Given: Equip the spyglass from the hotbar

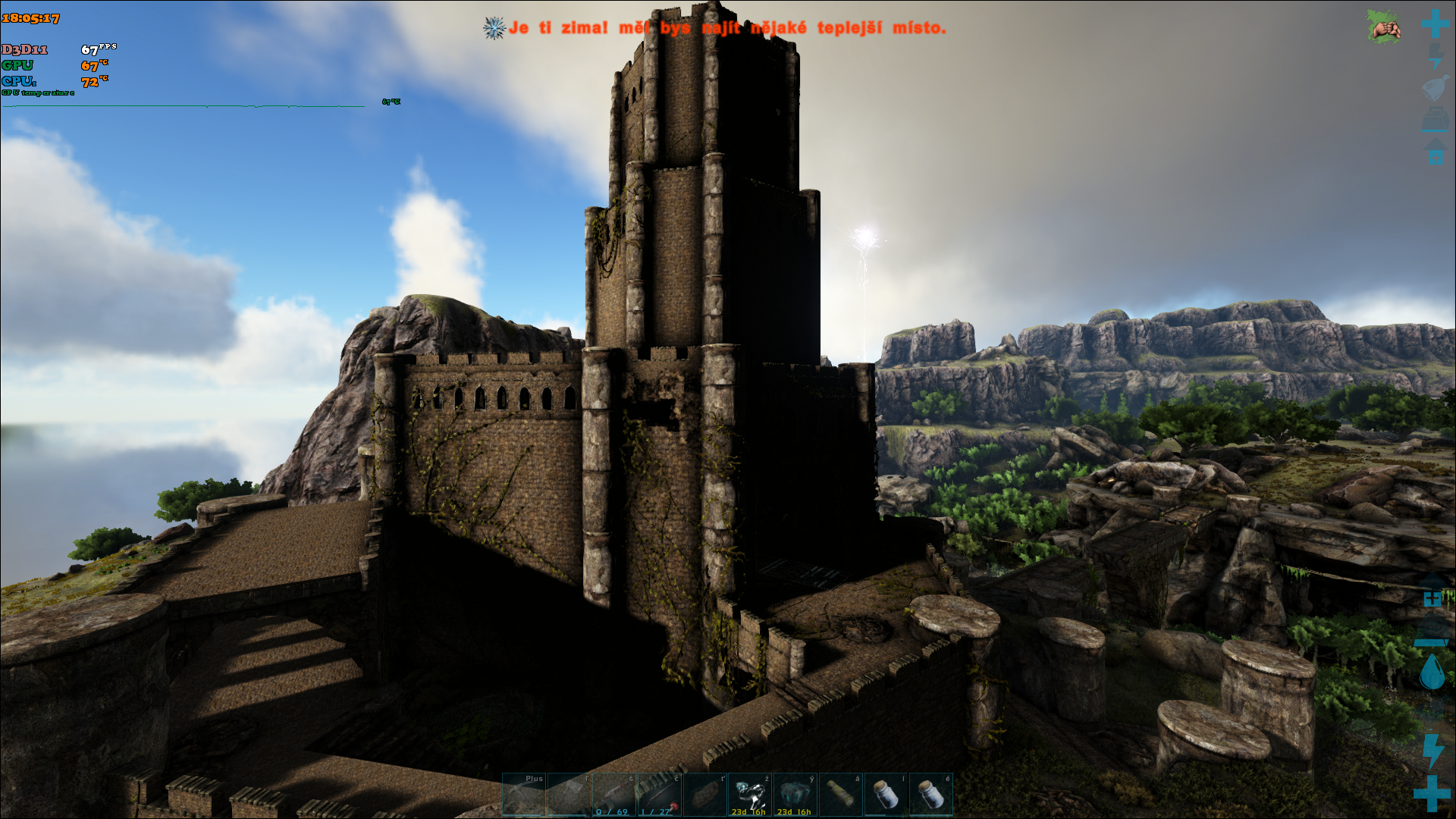Looking at the screenshot, I should point(840,795).
